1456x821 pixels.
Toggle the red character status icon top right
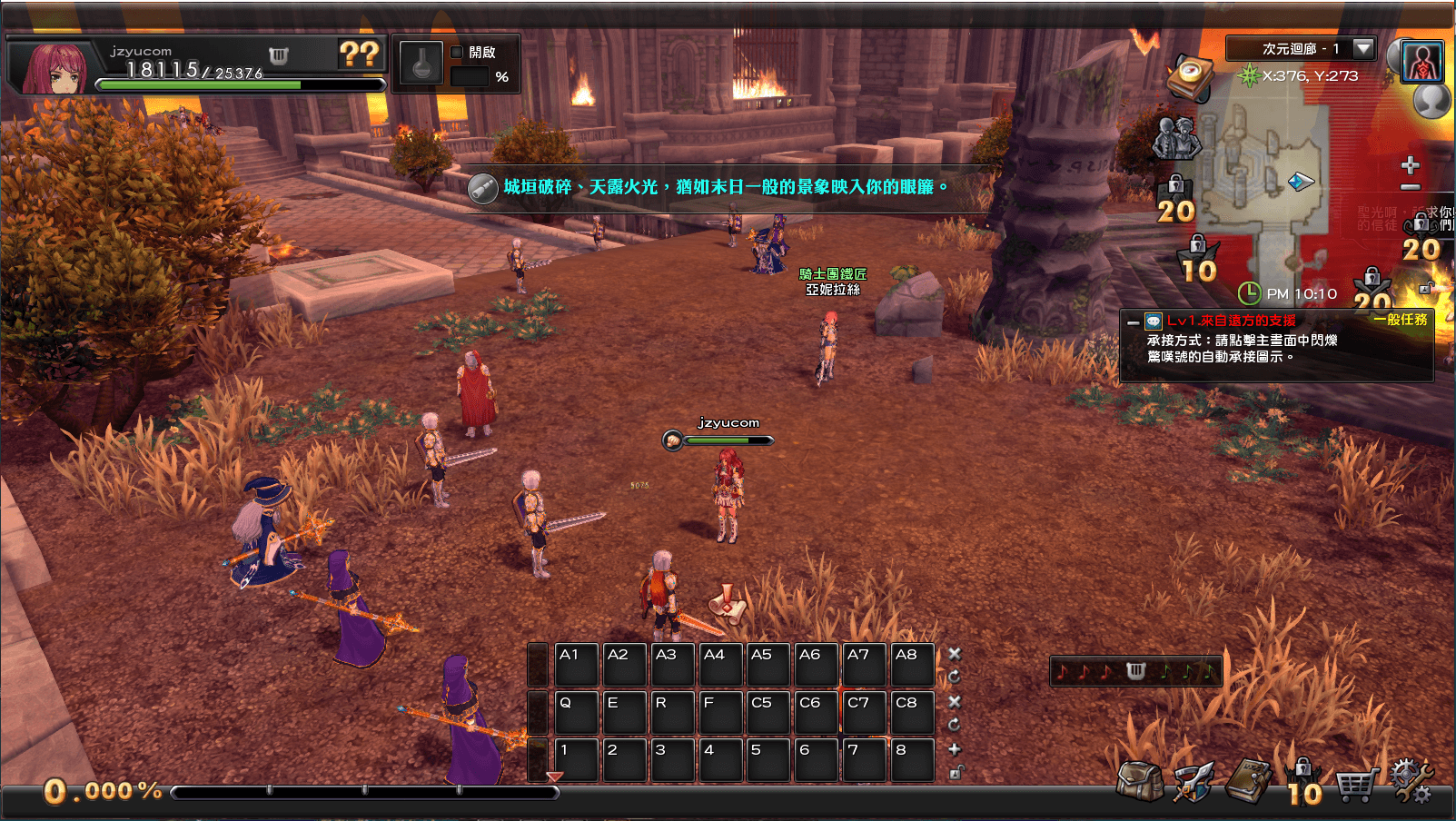(1424, 61)
